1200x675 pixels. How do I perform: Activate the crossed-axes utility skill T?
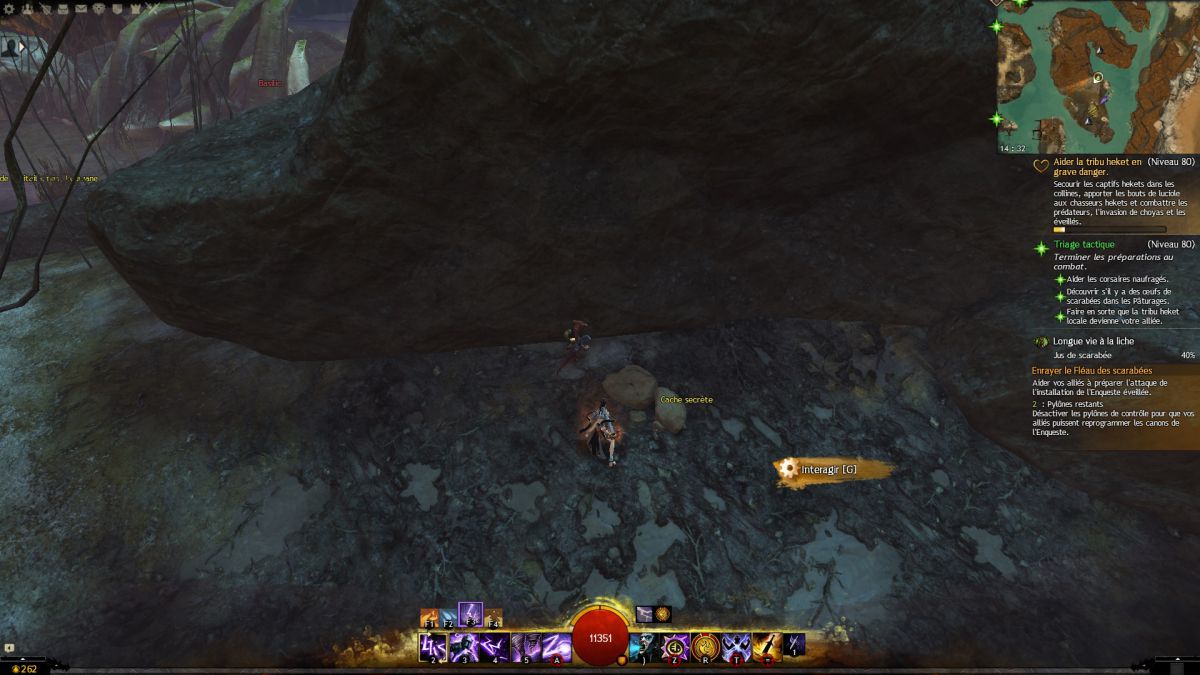737,647
